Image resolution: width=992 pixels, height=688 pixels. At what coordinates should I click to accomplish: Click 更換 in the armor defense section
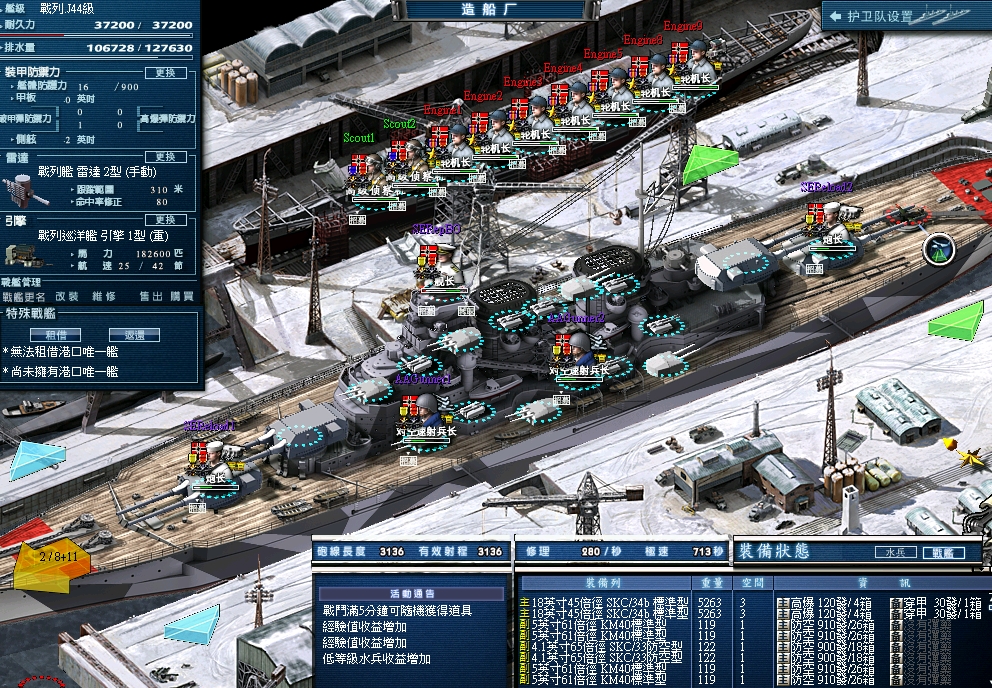[x=165, y=73]
